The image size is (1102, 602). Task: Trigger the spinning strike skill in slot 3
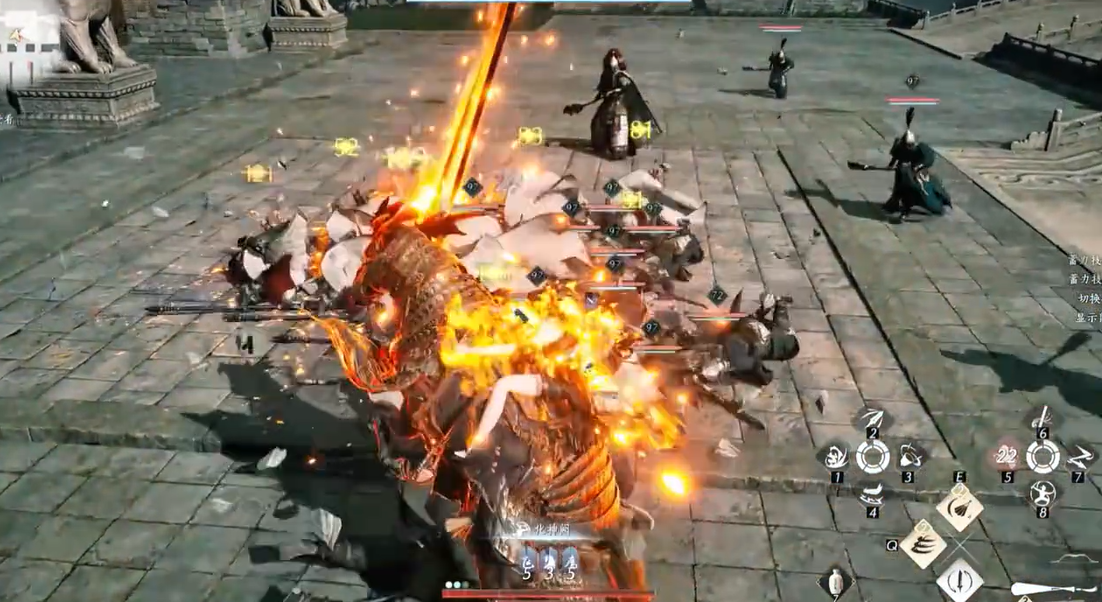point(909,456)
